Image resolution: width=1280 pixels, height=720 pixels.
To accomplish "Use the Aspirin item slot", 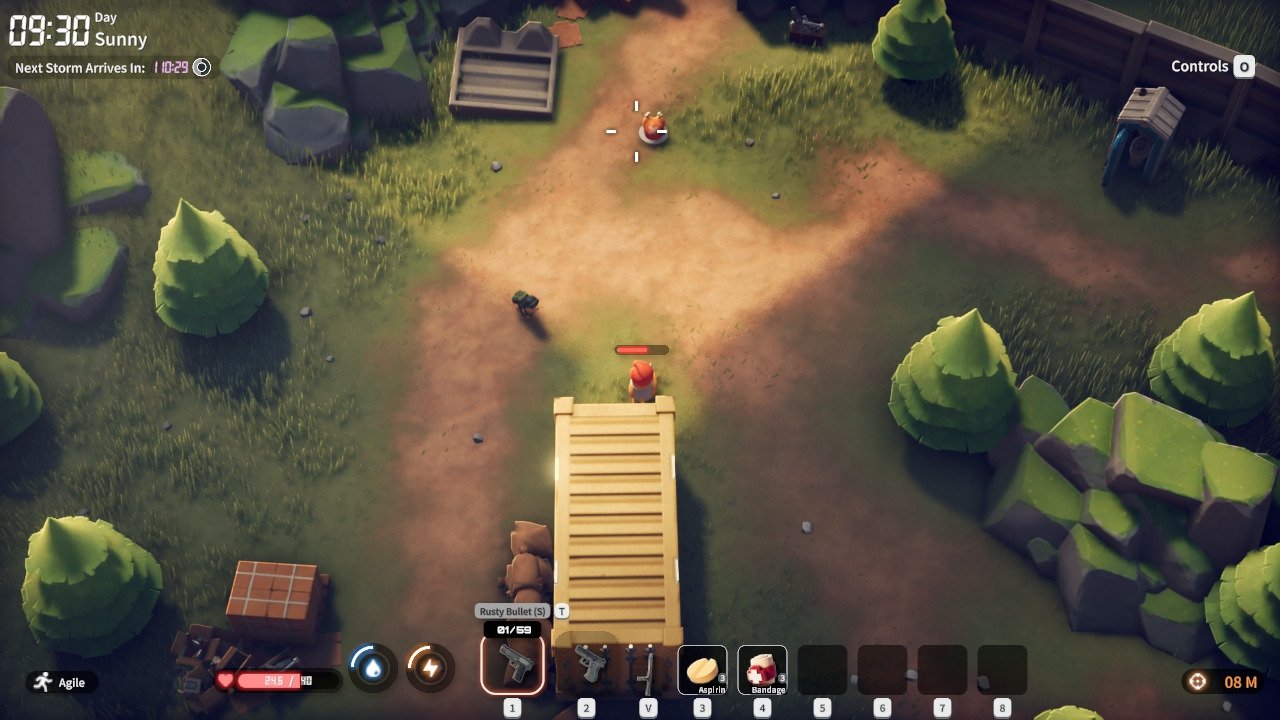I will [702, 668].
